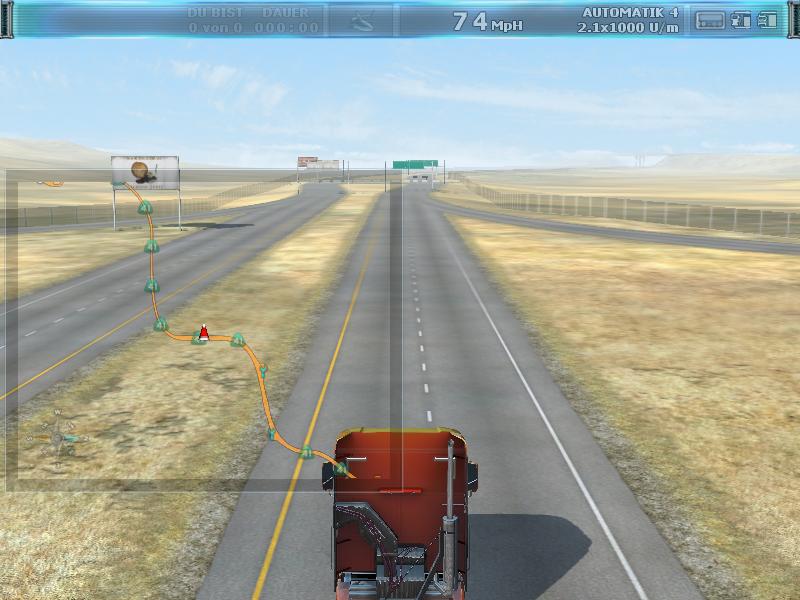Open the cargo trailer icon in top bar
The image size is (800, 600).
pos(709,20)
